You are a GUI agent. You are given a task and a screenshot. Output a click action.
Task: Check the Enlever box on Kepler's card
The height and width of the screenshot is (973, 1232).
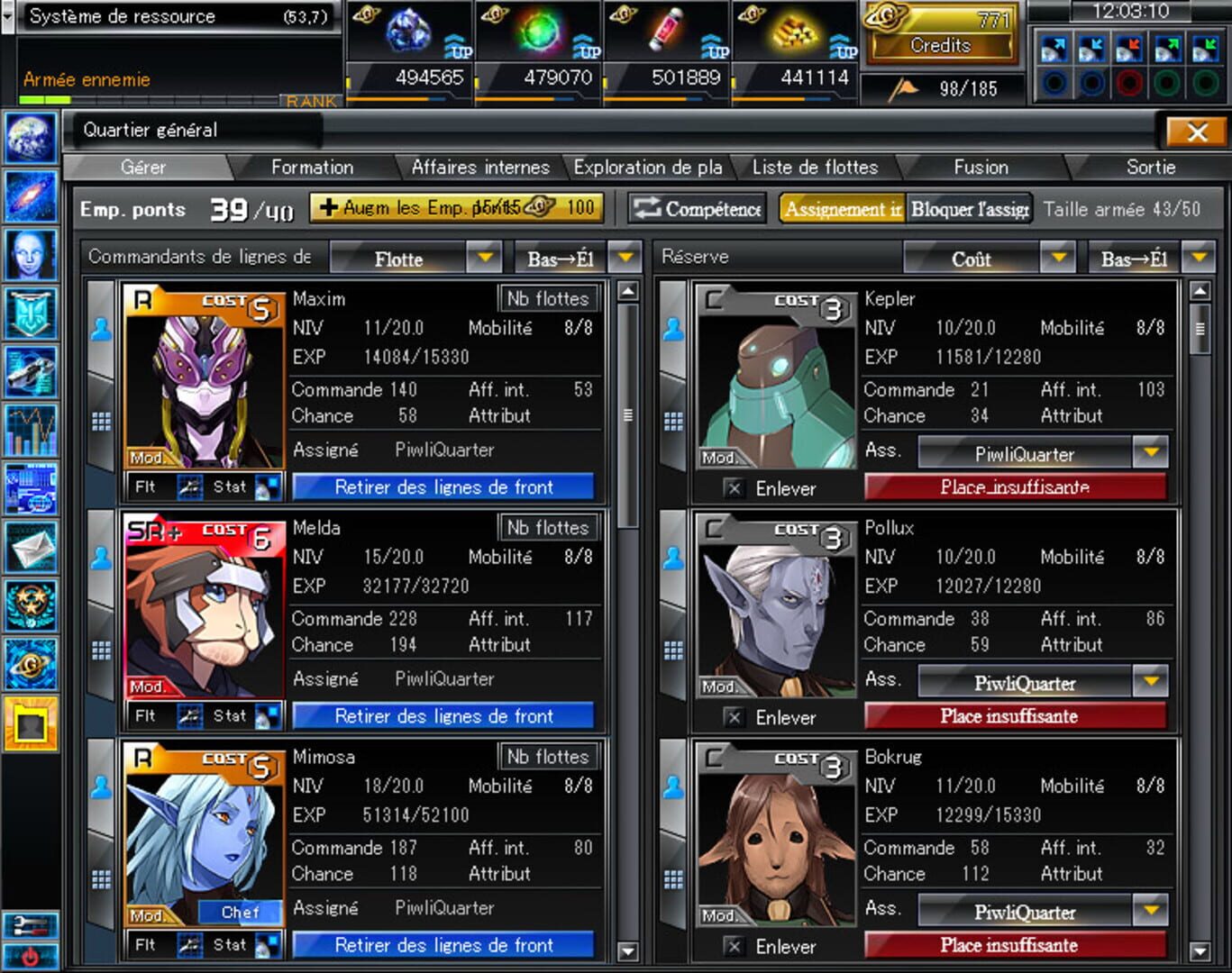[x=735, y=488]
